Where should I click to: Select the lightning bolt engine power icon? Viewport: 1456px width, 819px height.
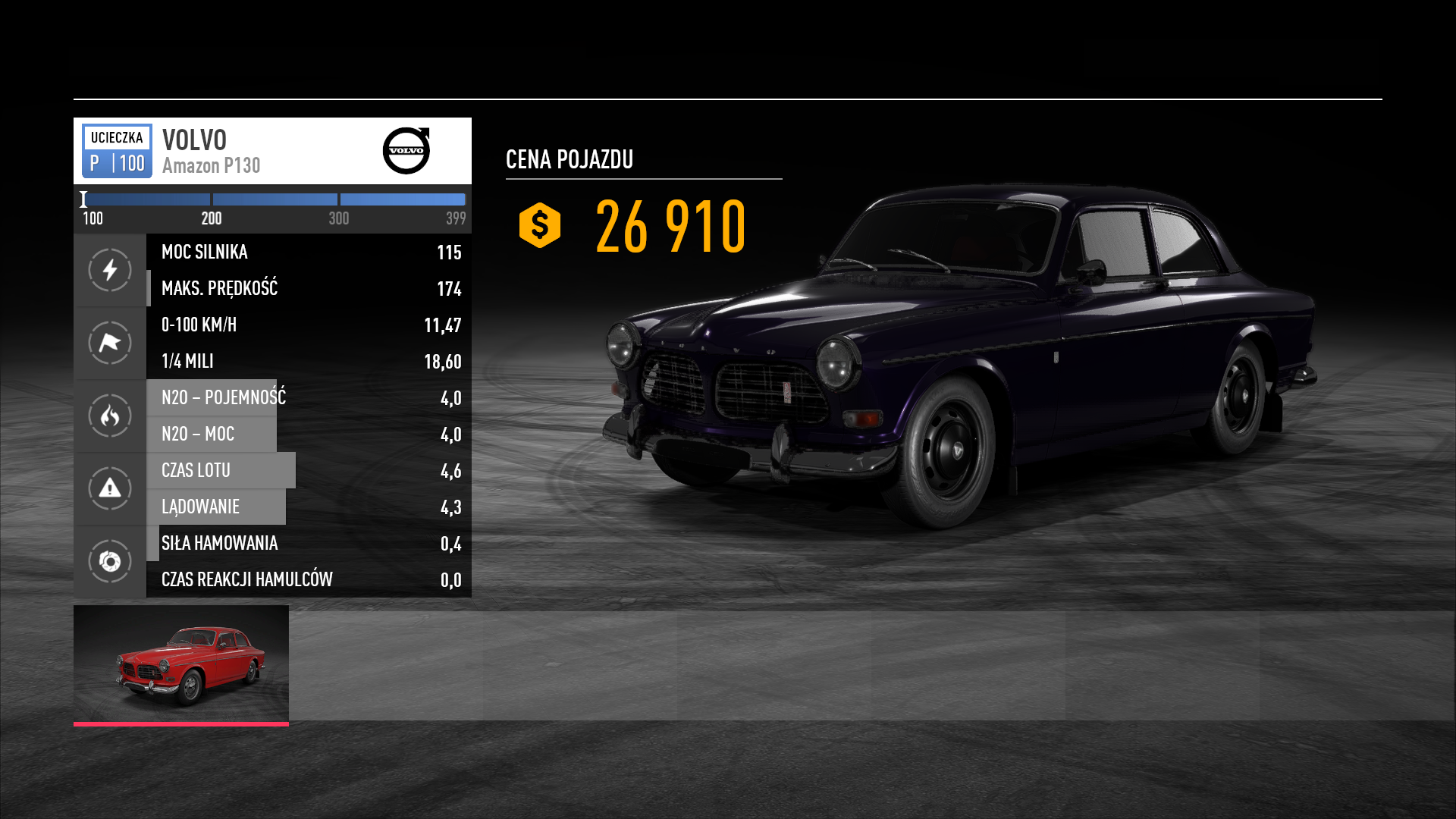click(110, 270)
